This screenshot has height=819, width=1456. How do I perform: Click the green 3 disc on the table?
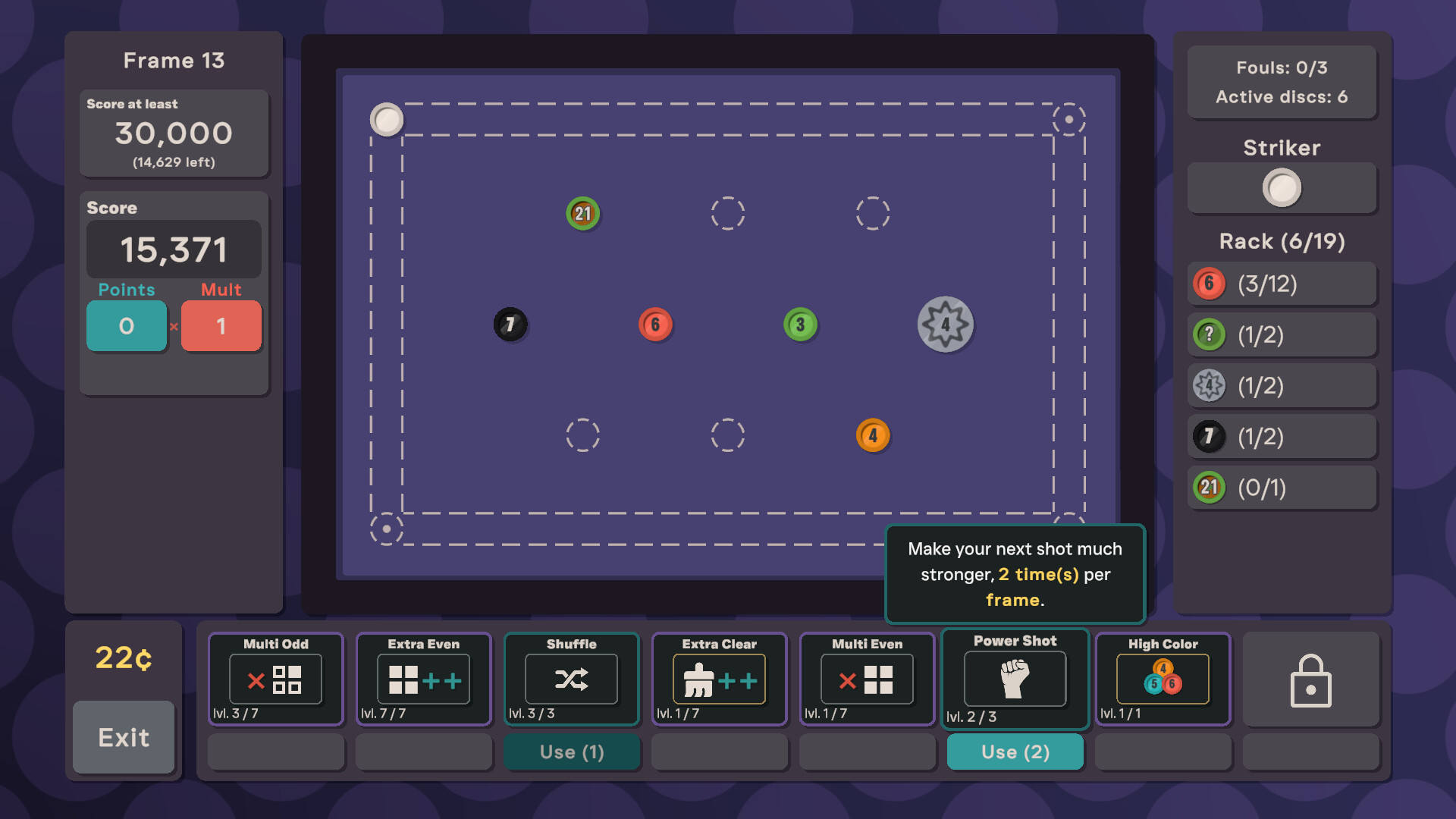(800, 325)
